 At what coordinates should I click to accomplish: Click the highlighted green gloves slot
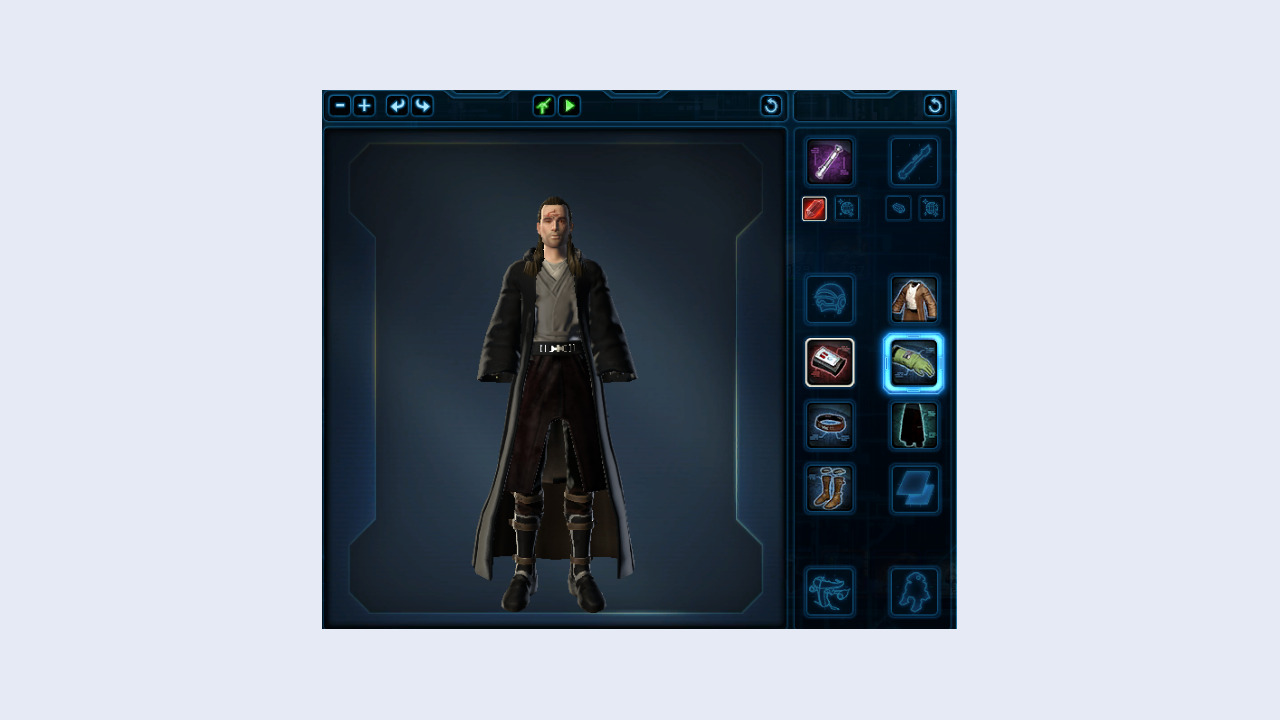pyautogui.click(x=913, y=362)
